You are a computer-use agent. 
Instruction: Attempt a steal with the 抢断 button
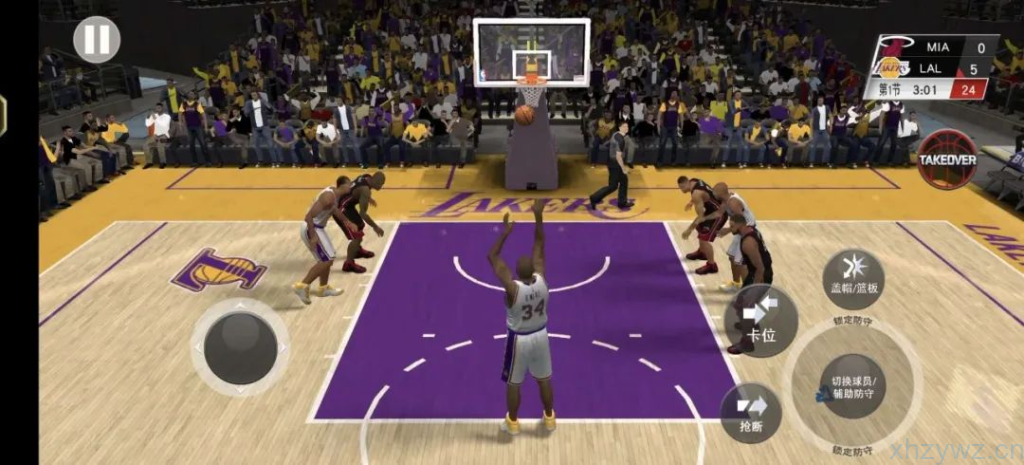(x=750, y=412)
